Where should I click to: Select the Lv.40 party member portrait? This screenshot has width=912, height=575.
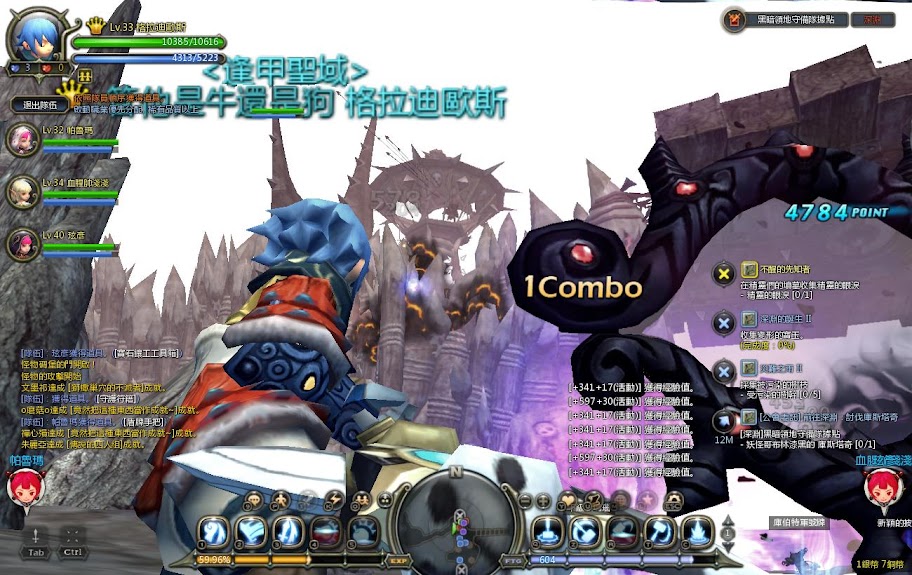(19, 244)
